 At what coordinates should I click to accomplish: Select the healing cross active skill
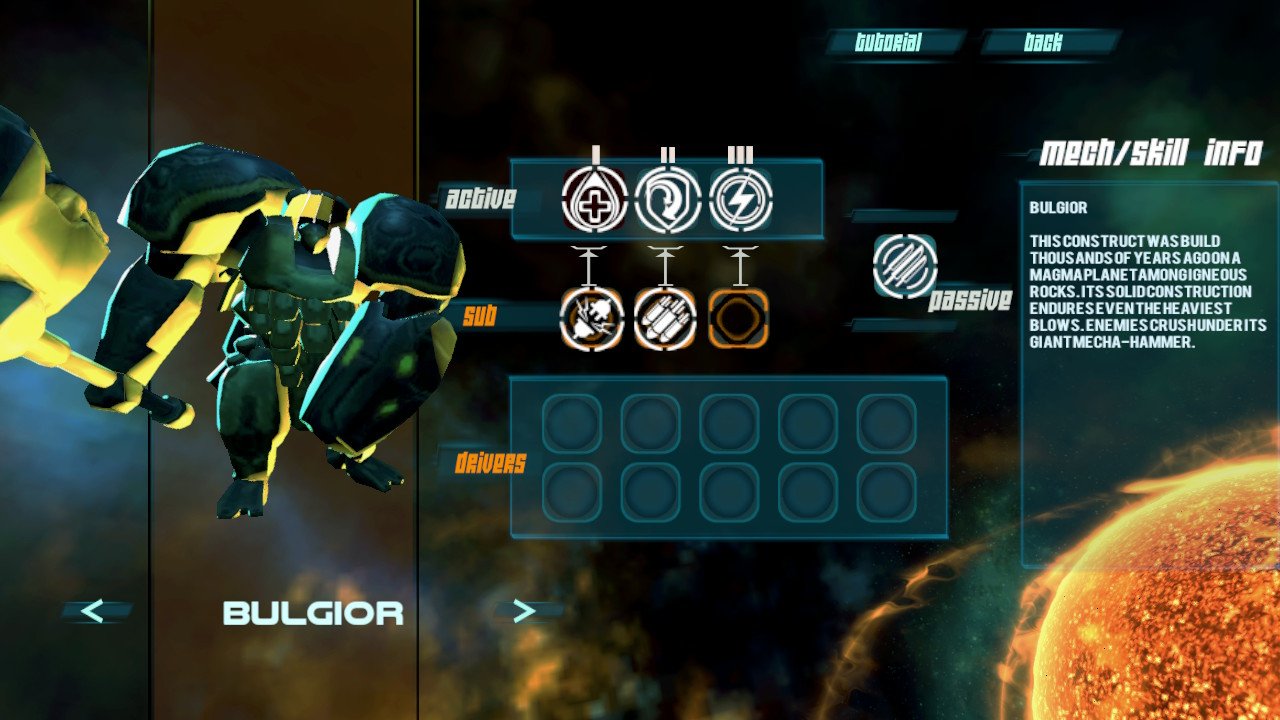(x=595, y=200)
